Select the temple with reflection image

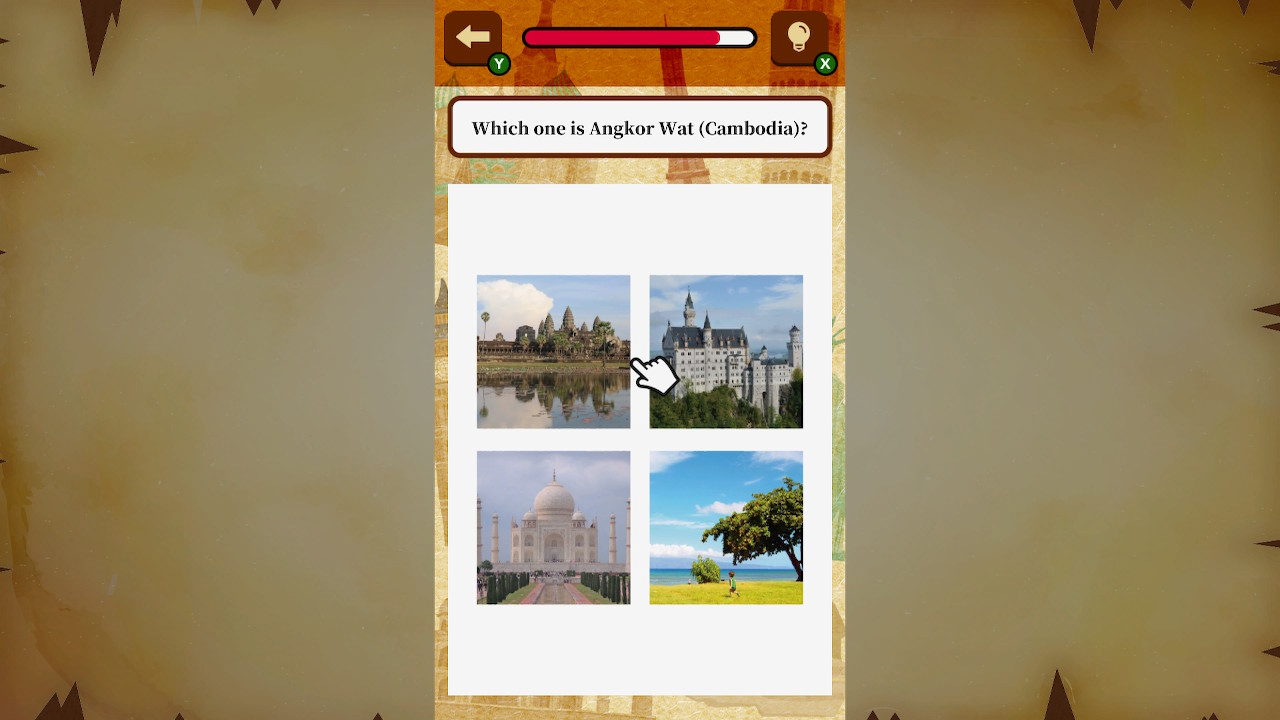(553, 351)
